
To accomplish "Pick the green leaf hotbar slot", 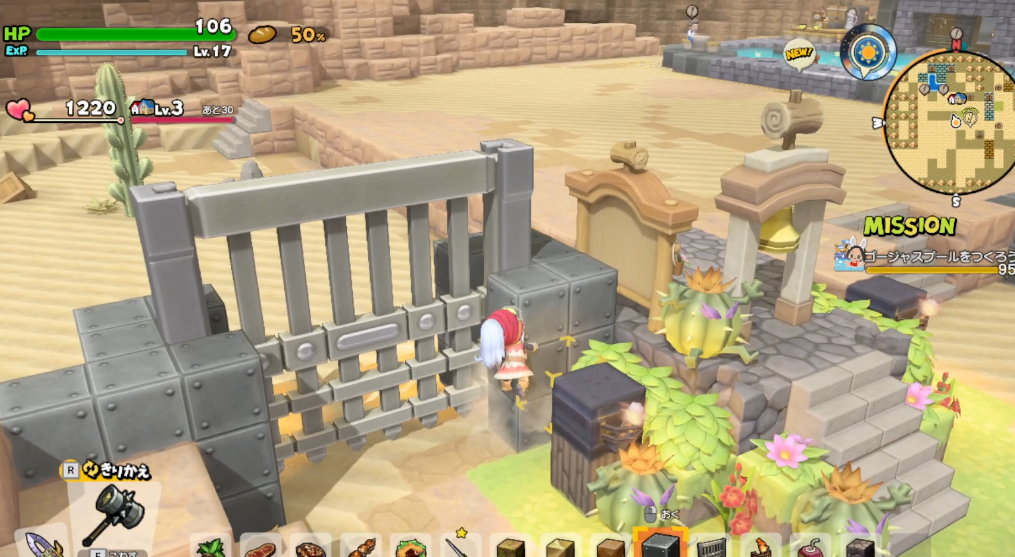I will (212, 549).
